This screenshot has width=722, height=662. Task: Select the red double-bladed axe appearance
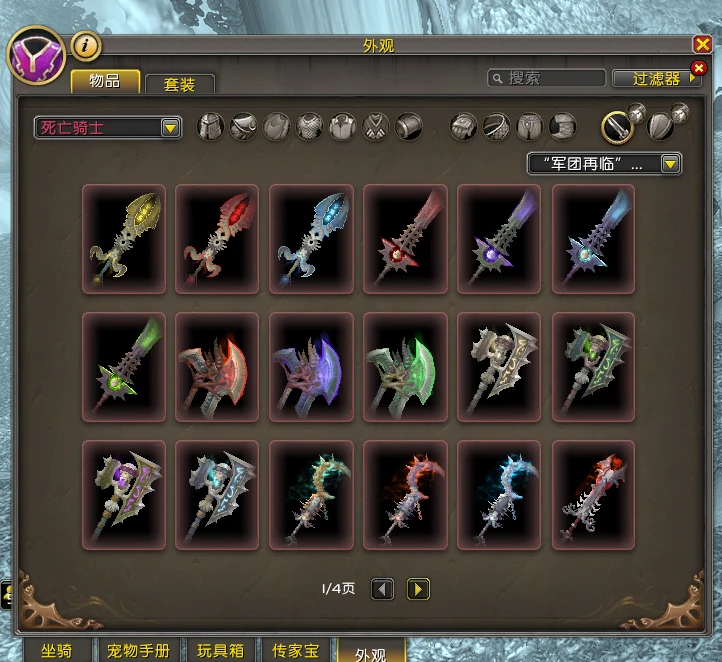click(x=217, y=366)
